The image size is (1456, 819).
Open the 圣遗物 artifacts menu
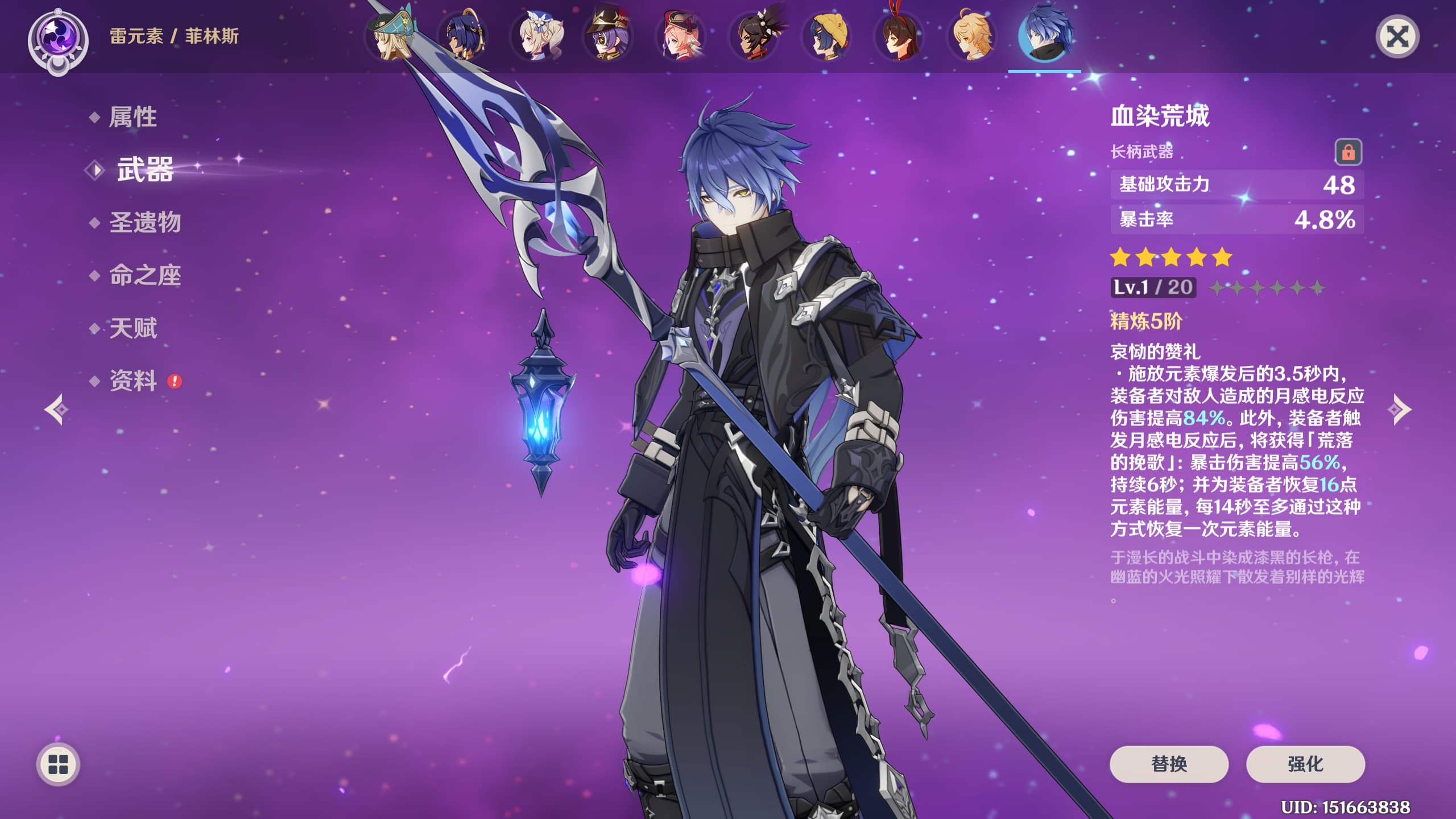tap(144, 222)
